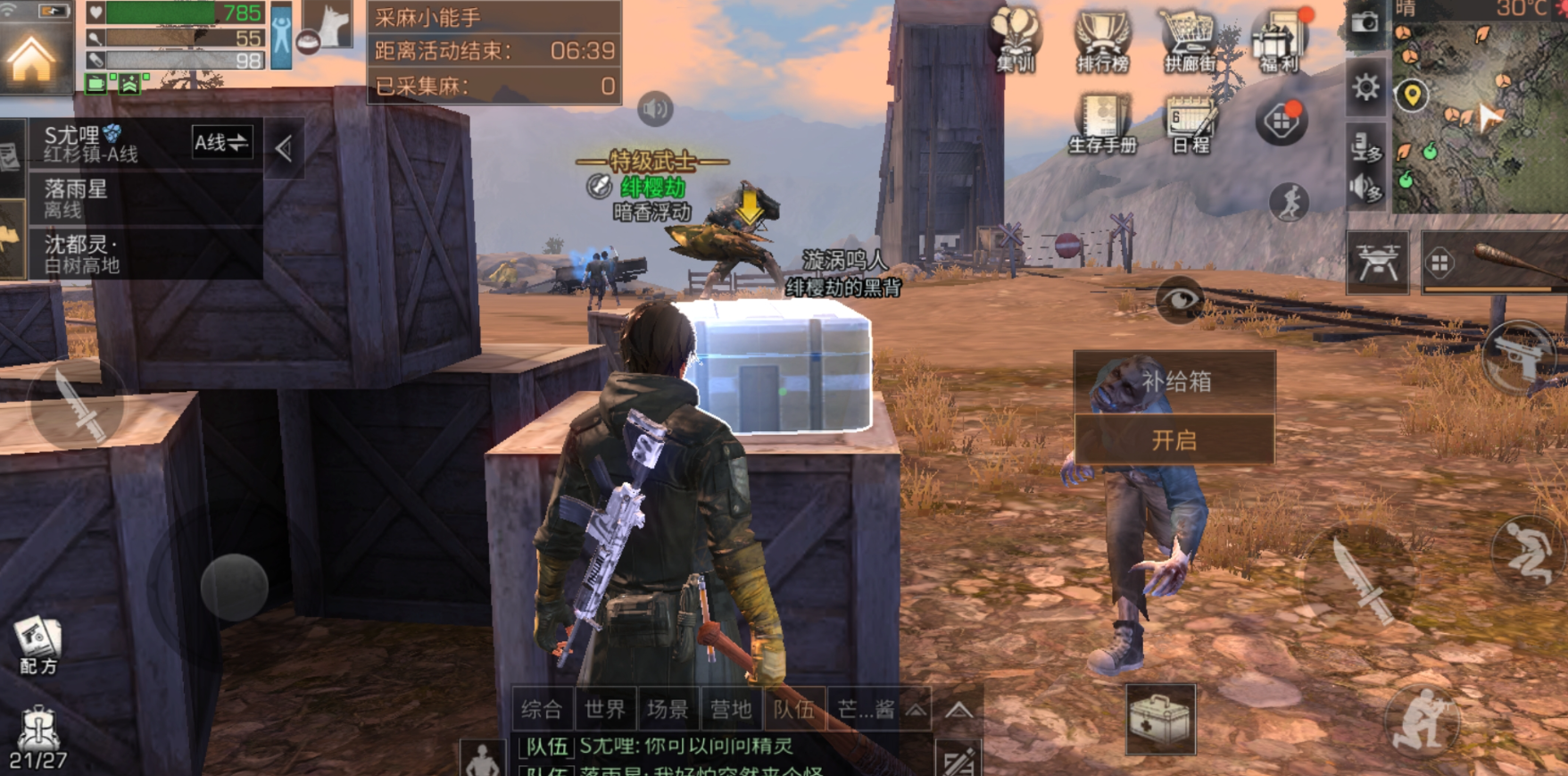Launch the drone icon
The width and height of the screenshot is (1568, 776).
coord(1377,263)
